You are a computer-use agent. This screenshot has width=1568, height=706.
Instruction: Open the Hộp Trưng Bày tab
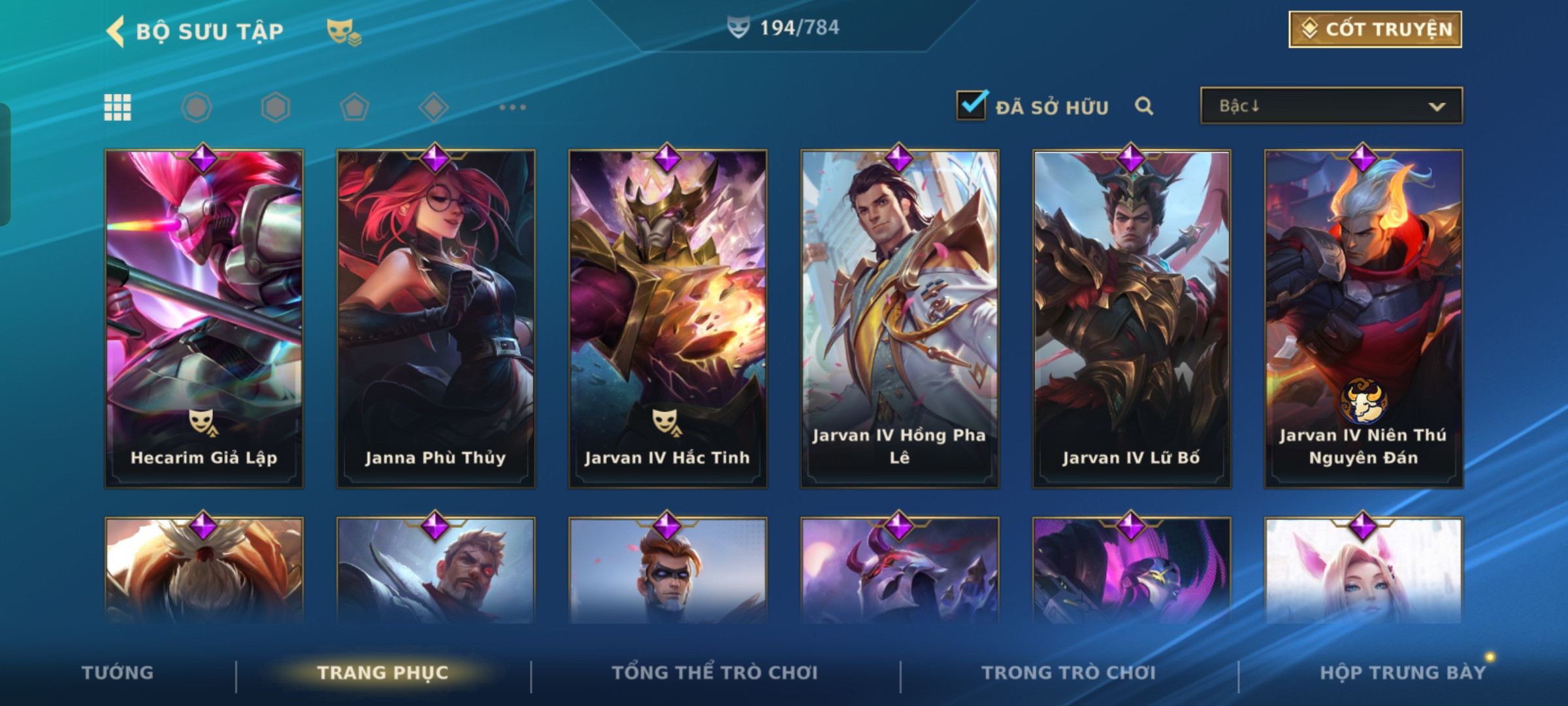click(x=1403, y=672)
